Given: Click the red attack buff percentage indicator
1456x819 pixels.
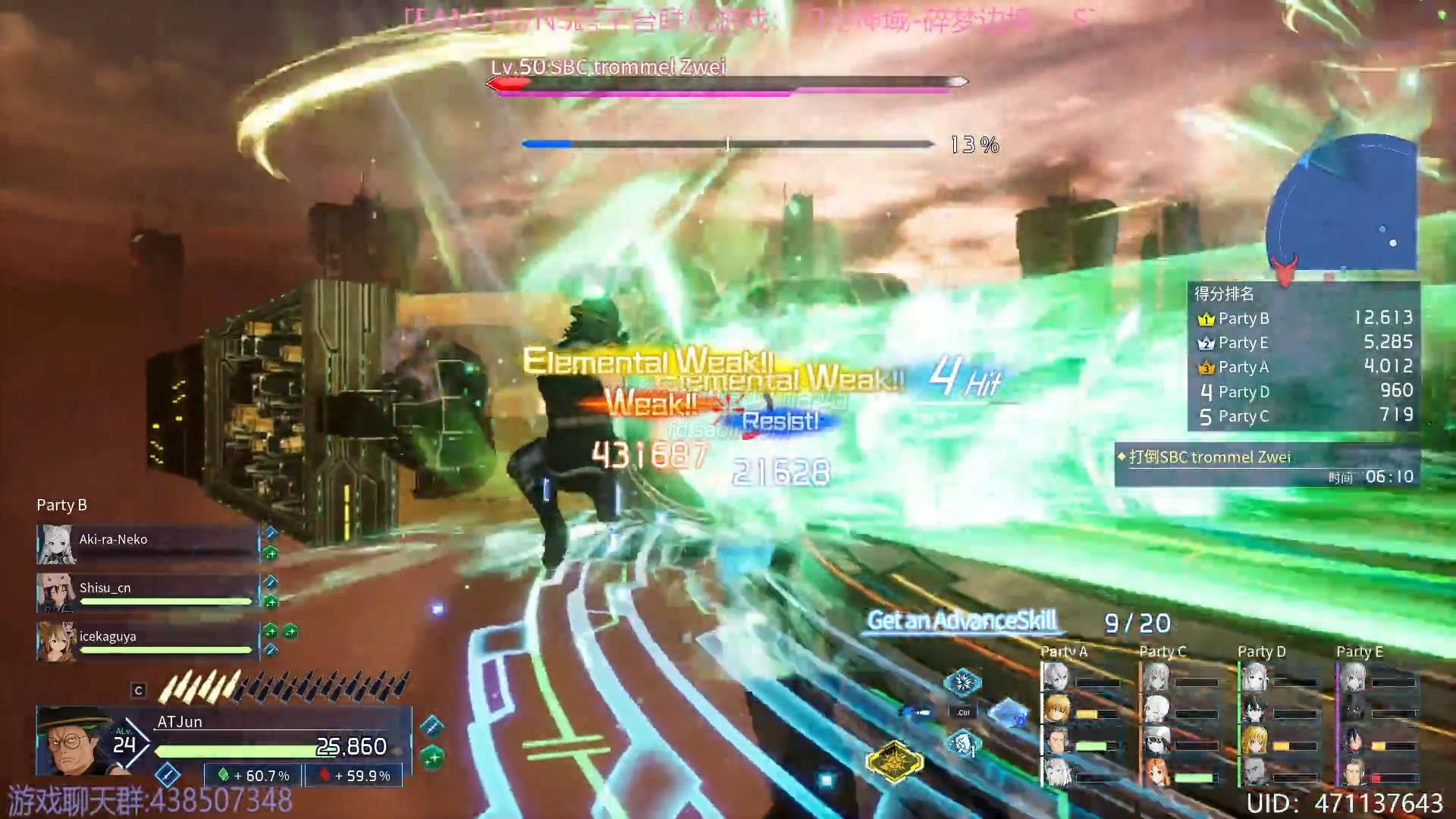Looking at the screenshot, I should (x=355, y=776).
